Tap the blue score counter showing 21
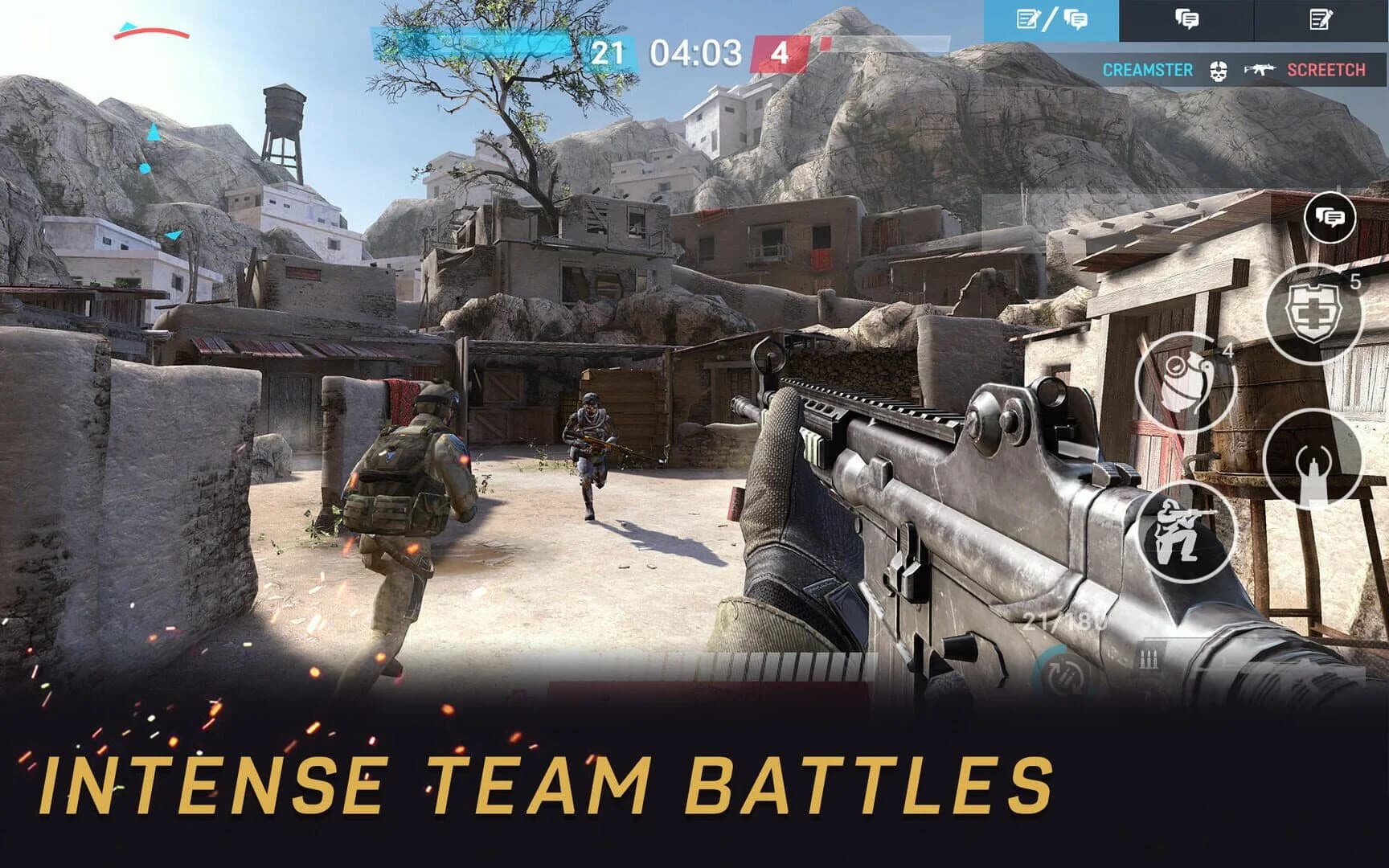Viewport: 1389px width, 868px height. point(609,51)
